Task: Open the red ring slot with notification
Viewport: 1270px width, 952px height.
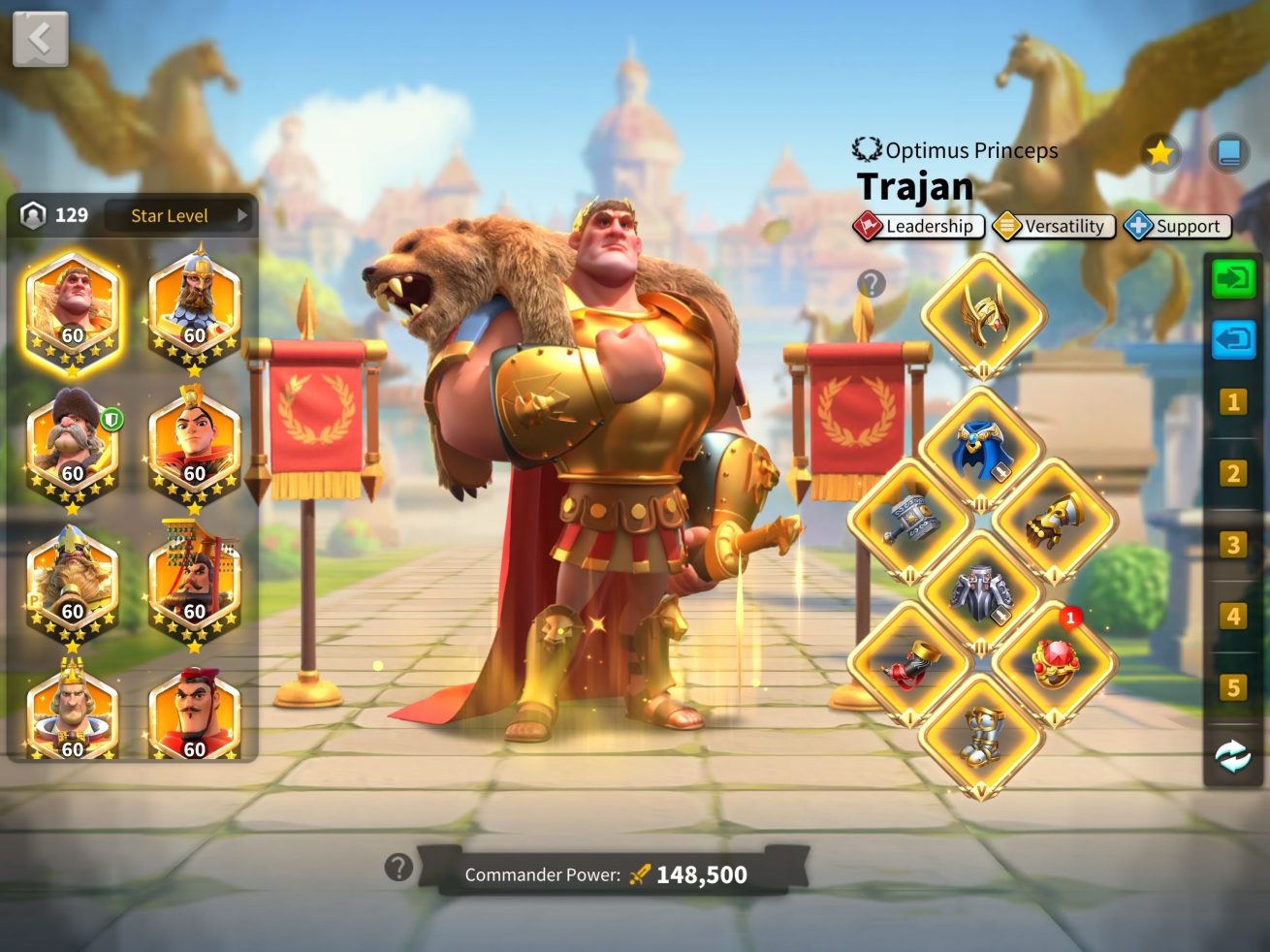Action: click(x=1054, y=664)
